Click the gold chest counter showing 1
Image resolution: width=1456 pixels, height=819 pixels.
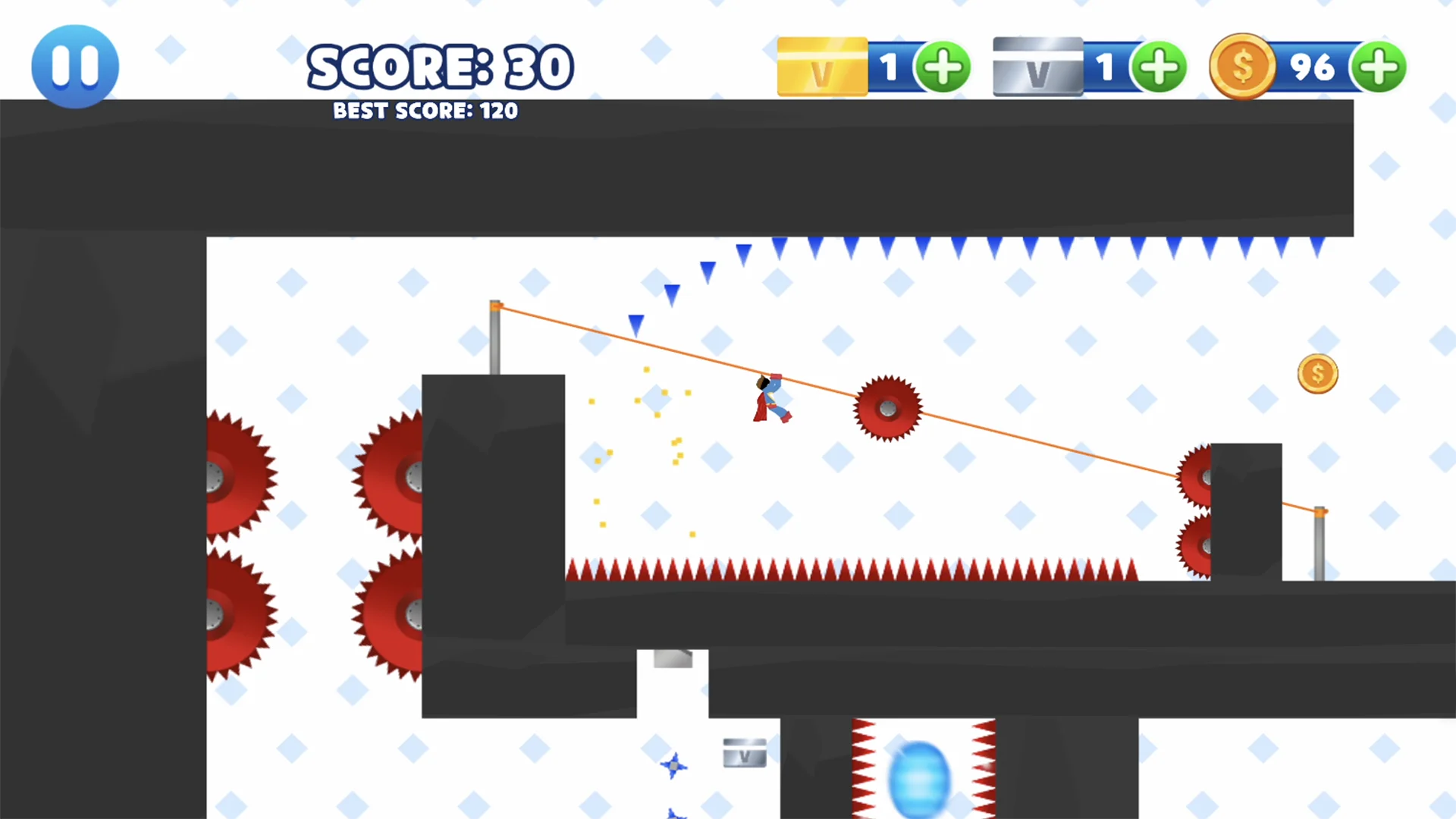click(890, 67)
